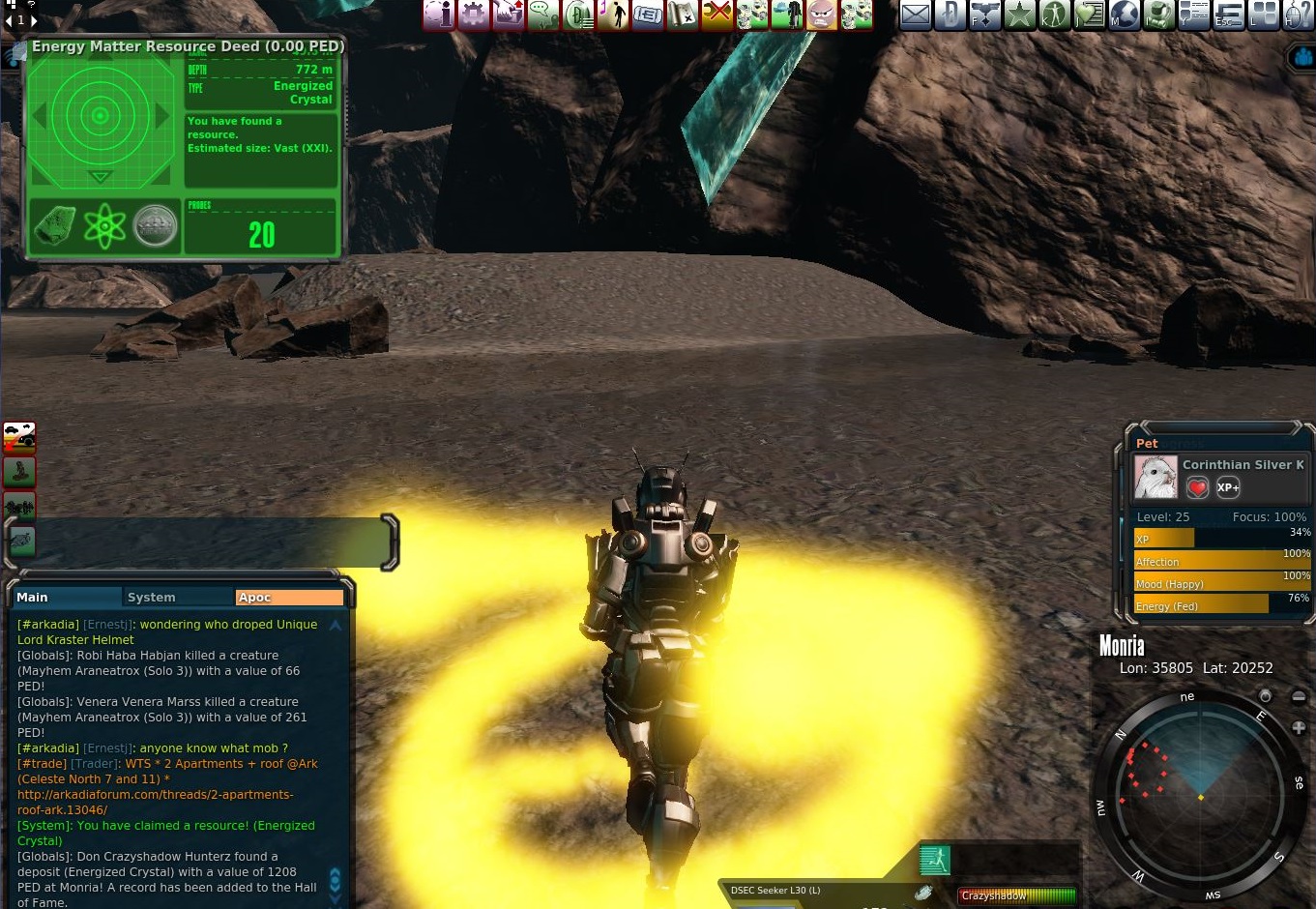Select the Main chat tab
Screen dimensions: 1316x909
(x=33, y=598)
